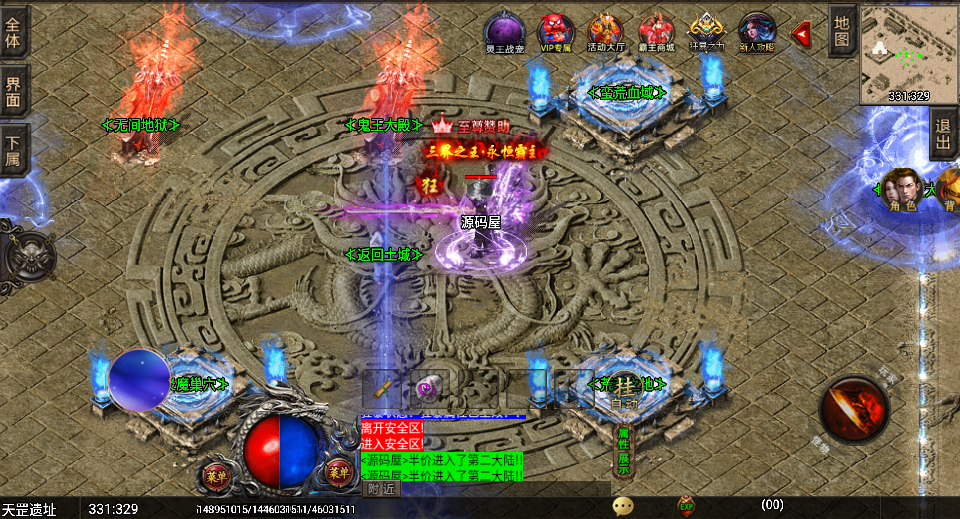Open the chat bubble icon

click(x=623, y=505)
